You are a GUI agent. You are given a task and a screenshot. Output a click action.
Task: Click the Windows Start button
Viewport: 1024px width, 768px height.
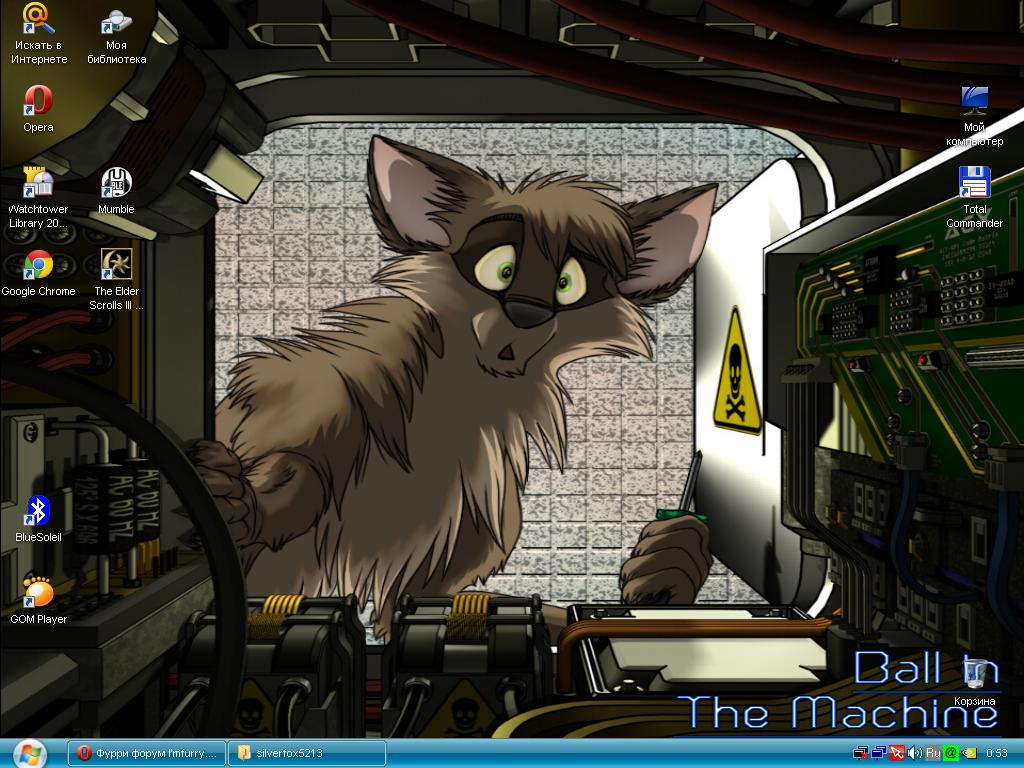(28, 752)
